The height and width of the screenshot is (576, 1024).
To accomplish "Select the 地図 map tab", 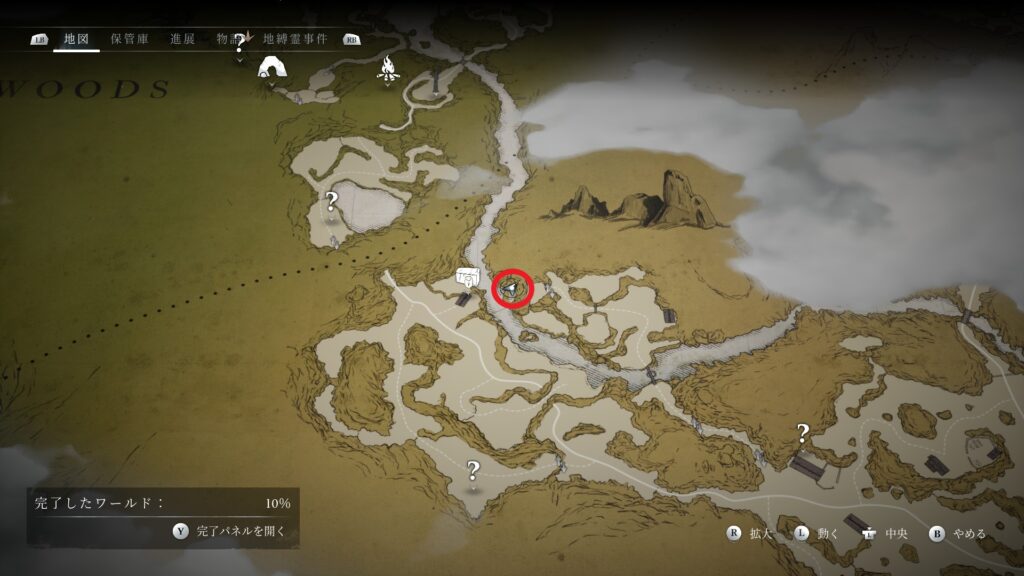I will [x=76, y=39].
